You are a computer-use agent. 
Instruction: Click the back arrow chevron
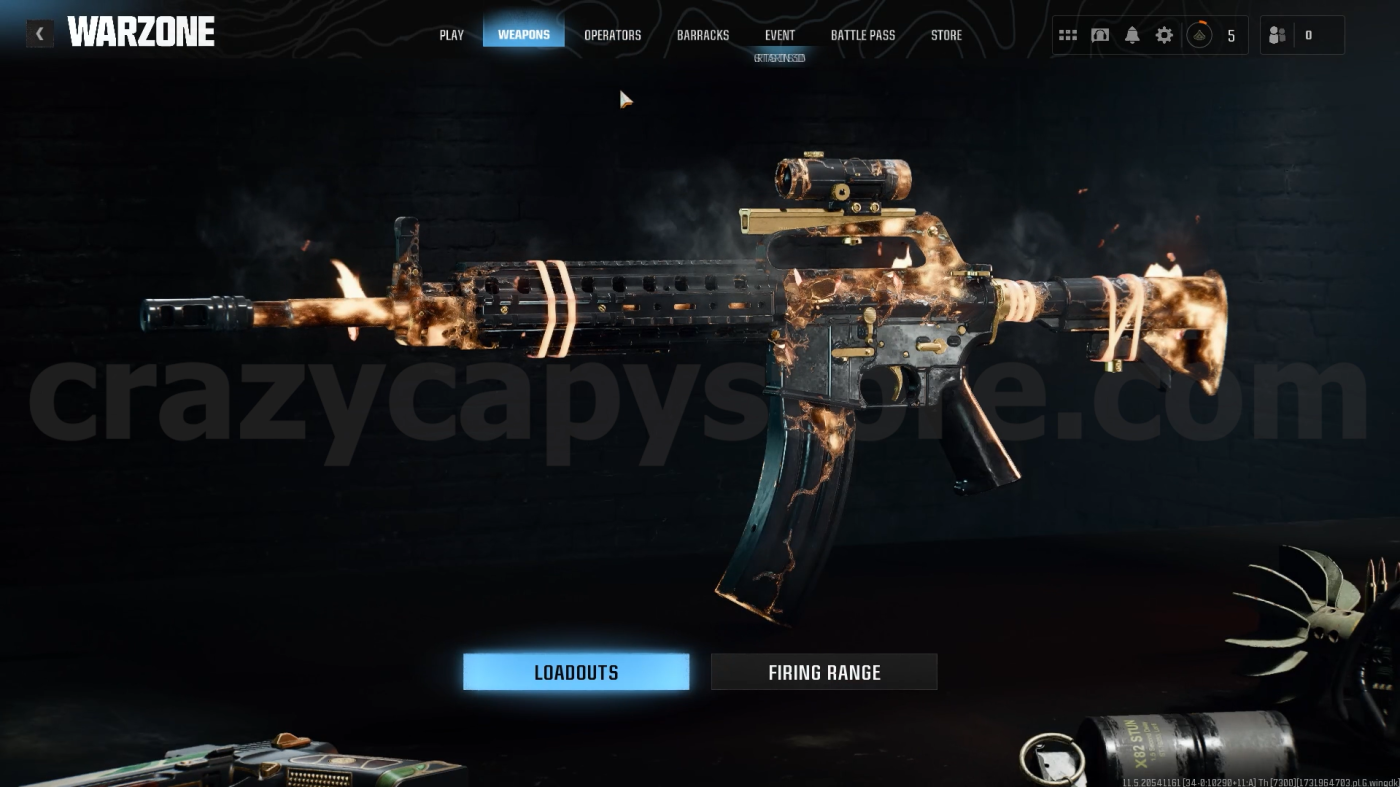39,33
